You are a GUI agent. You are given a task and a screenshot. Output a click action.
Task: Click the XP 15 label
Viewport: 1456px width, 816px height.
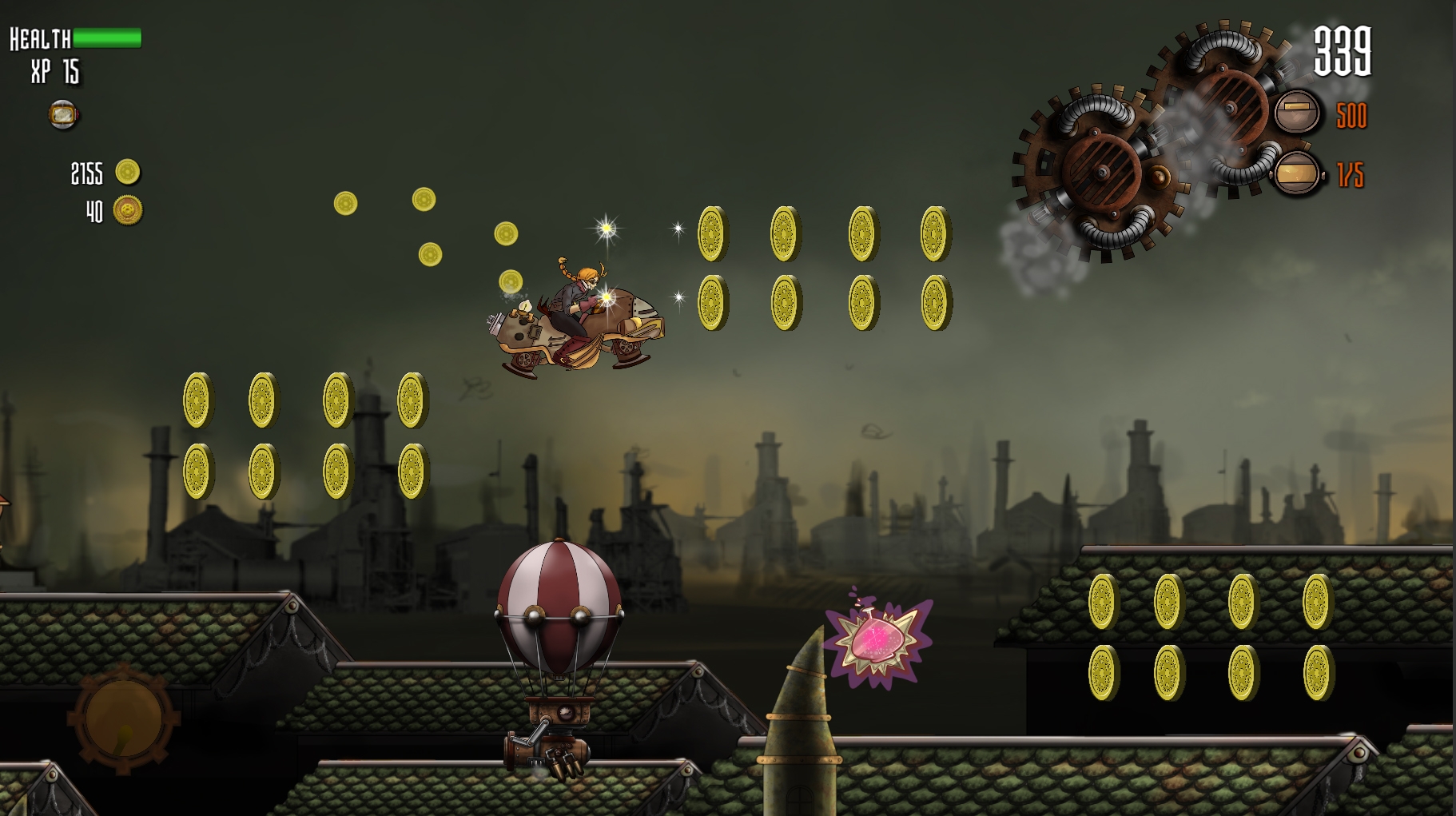coord(54,71)
